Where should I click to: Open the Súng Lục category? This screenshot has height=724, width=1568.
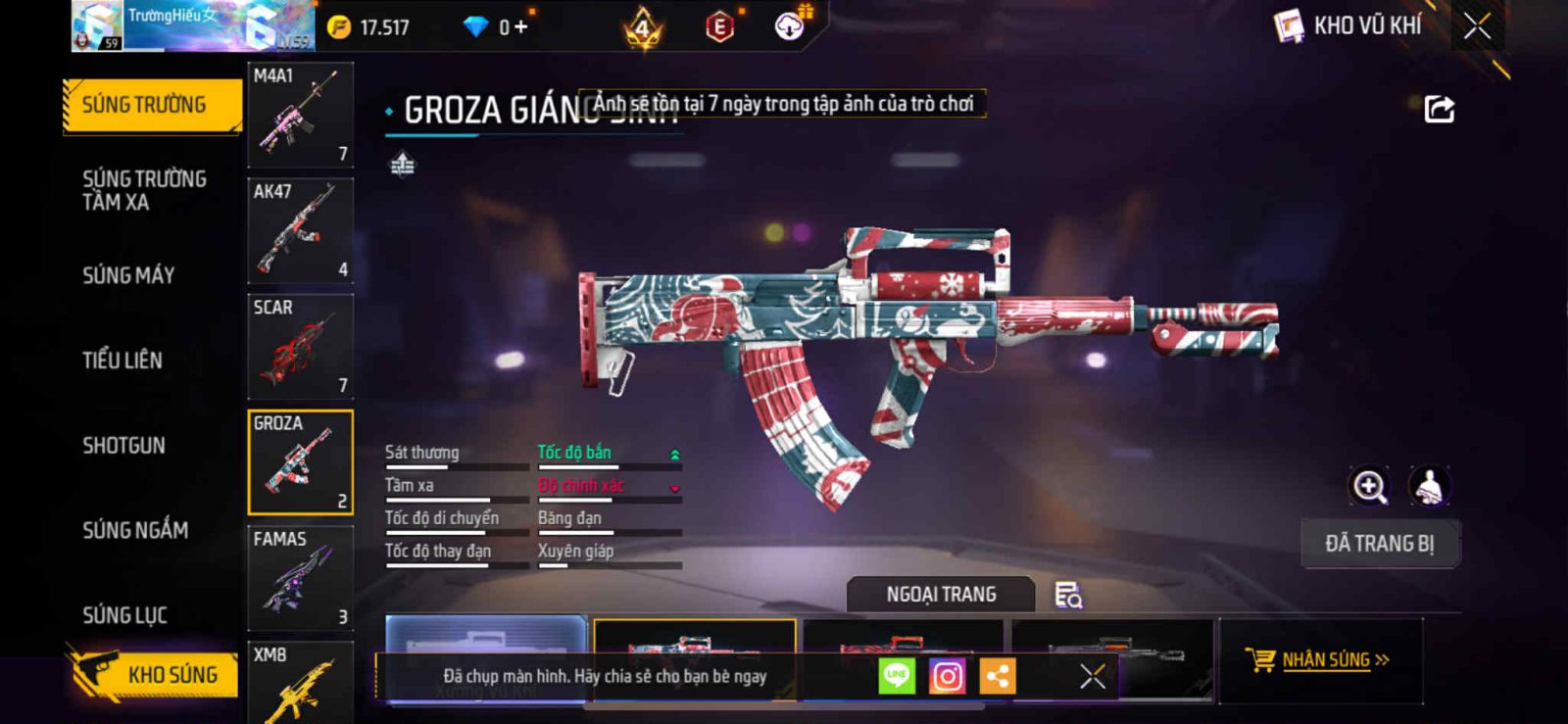[x=124, y=615]
